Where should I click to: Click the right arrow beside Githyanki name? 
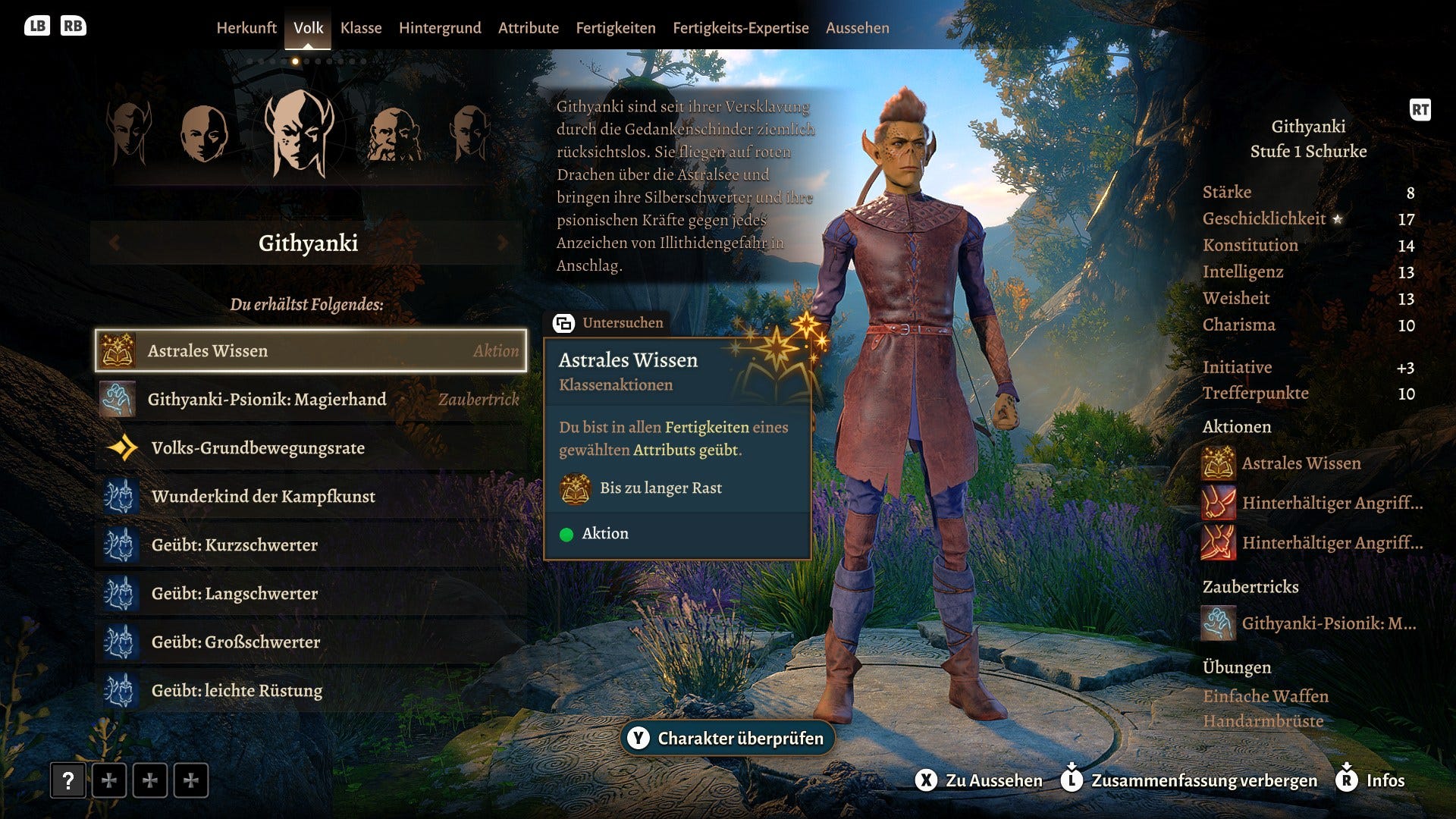coord(502,243)
